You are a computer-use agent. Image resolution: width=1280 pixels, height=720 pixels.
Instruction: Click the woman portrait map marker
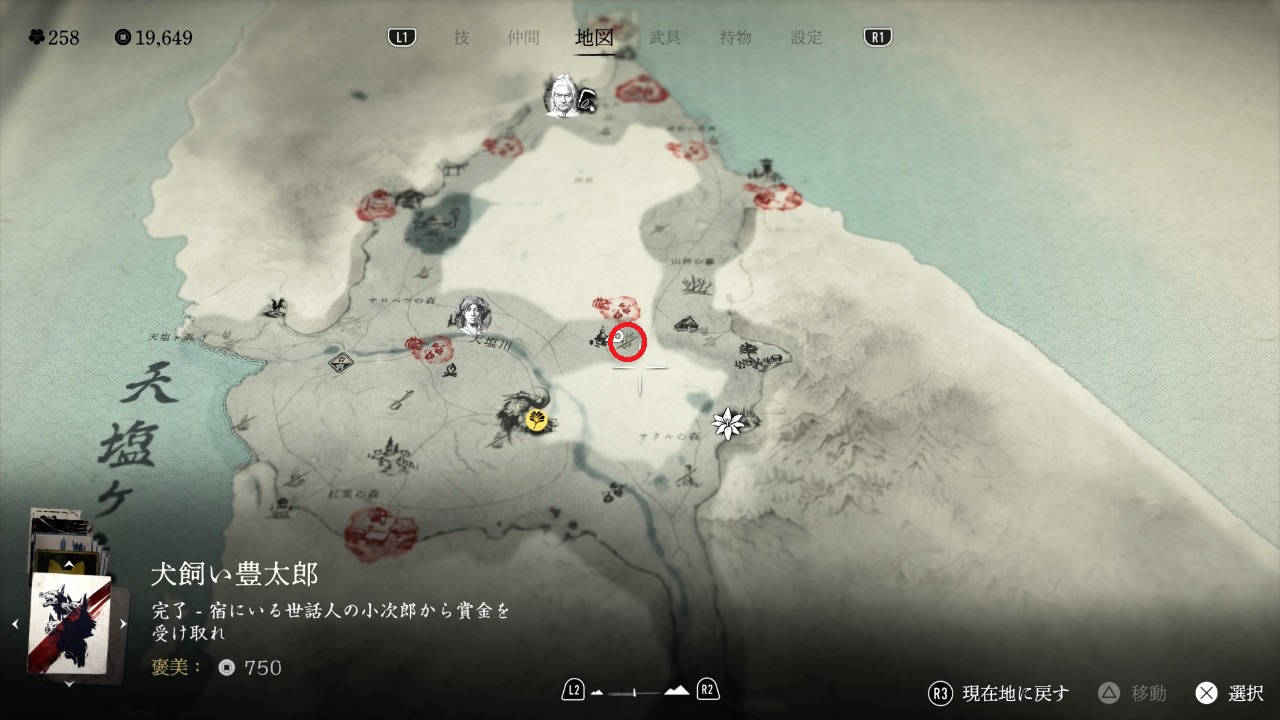click(473, 315)
